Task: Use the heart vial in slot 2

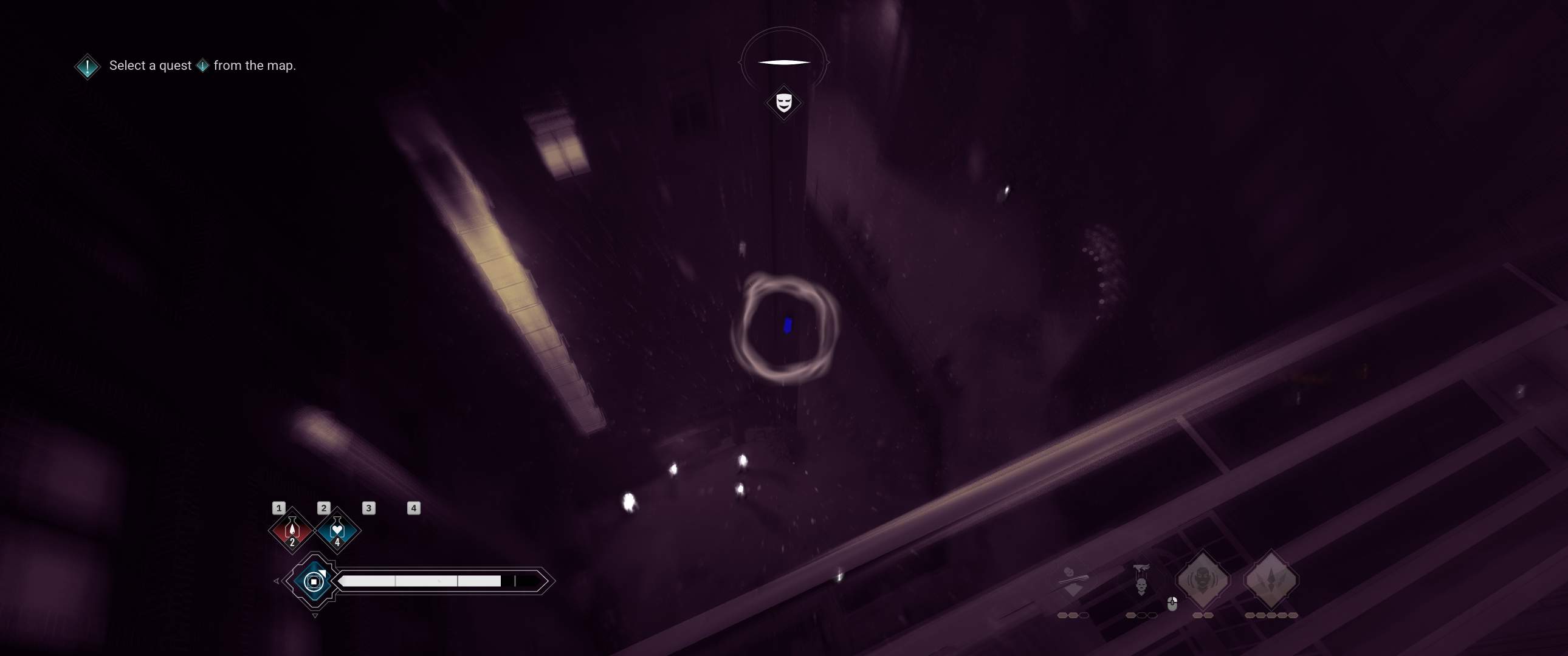Action: pyautogui.click(x=338, y=531)
